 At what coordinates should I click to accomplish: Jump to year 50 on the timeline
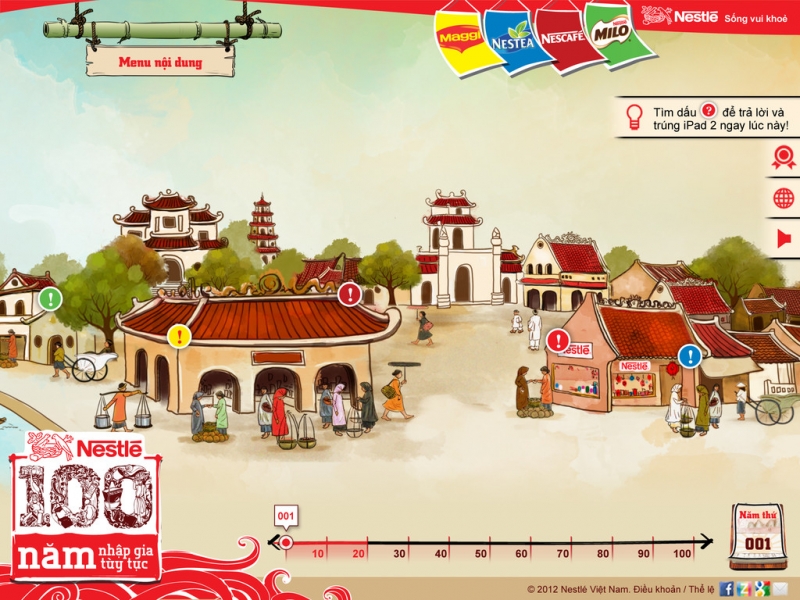coord(480,553)
